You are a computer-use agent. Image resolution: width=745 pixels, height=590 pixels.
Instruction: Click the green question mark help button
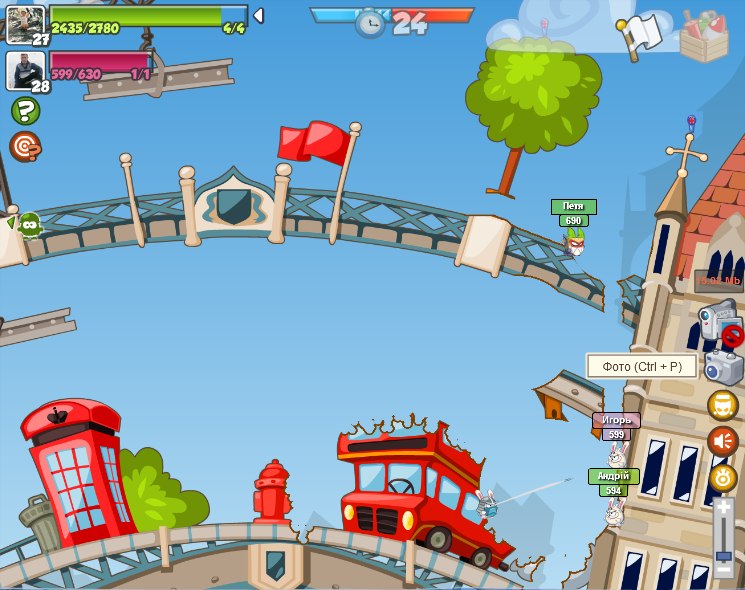tap(25, 111)
